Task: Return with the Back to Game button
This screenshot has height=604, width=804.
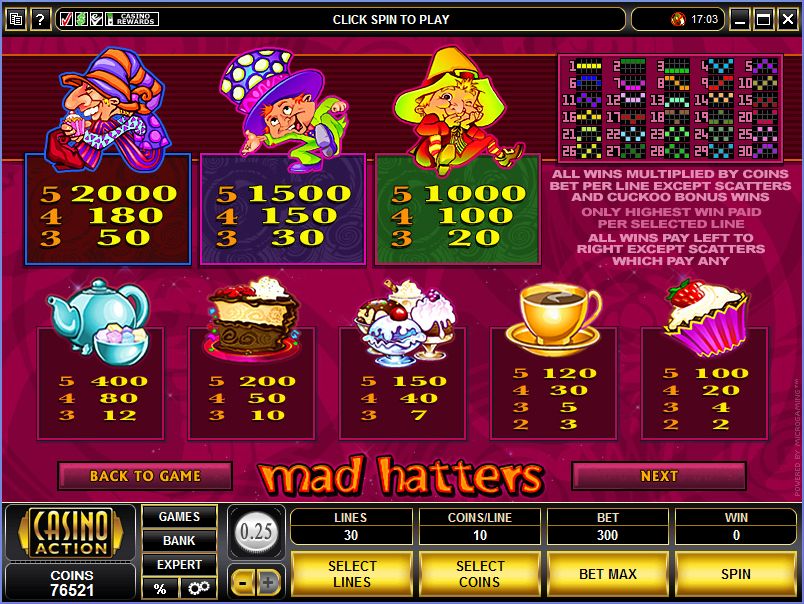Action: [145, 476]
